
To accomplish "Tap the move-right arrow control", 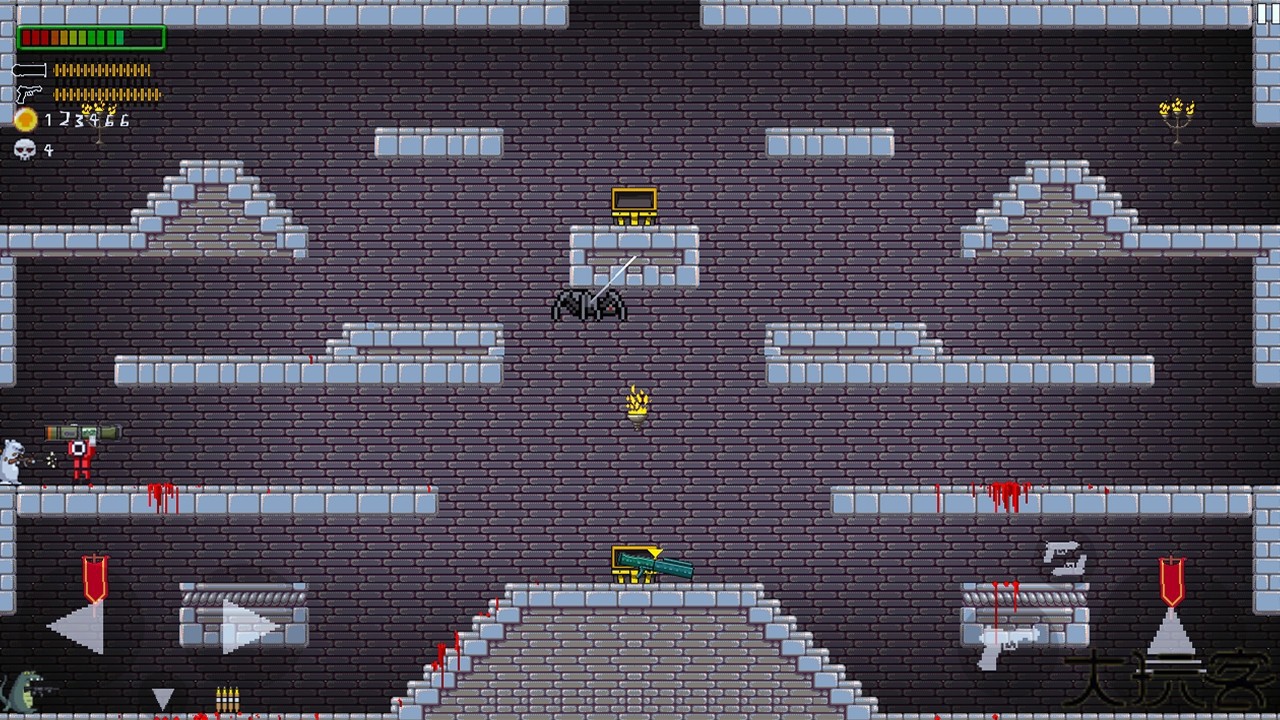I will click(x=248, y=627).
